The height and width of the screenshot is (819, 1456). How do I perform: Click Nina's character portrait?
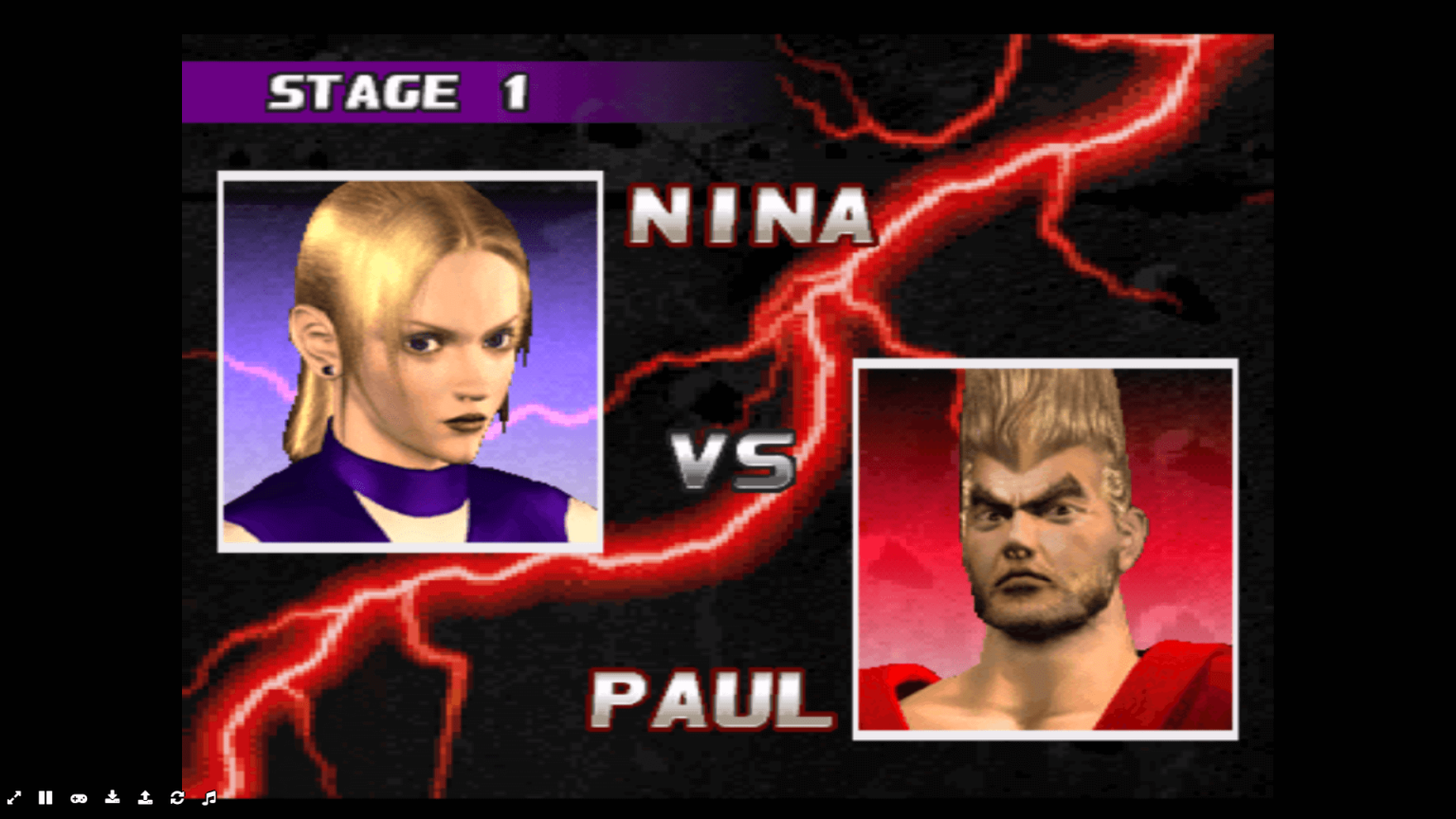click(408, 360)
